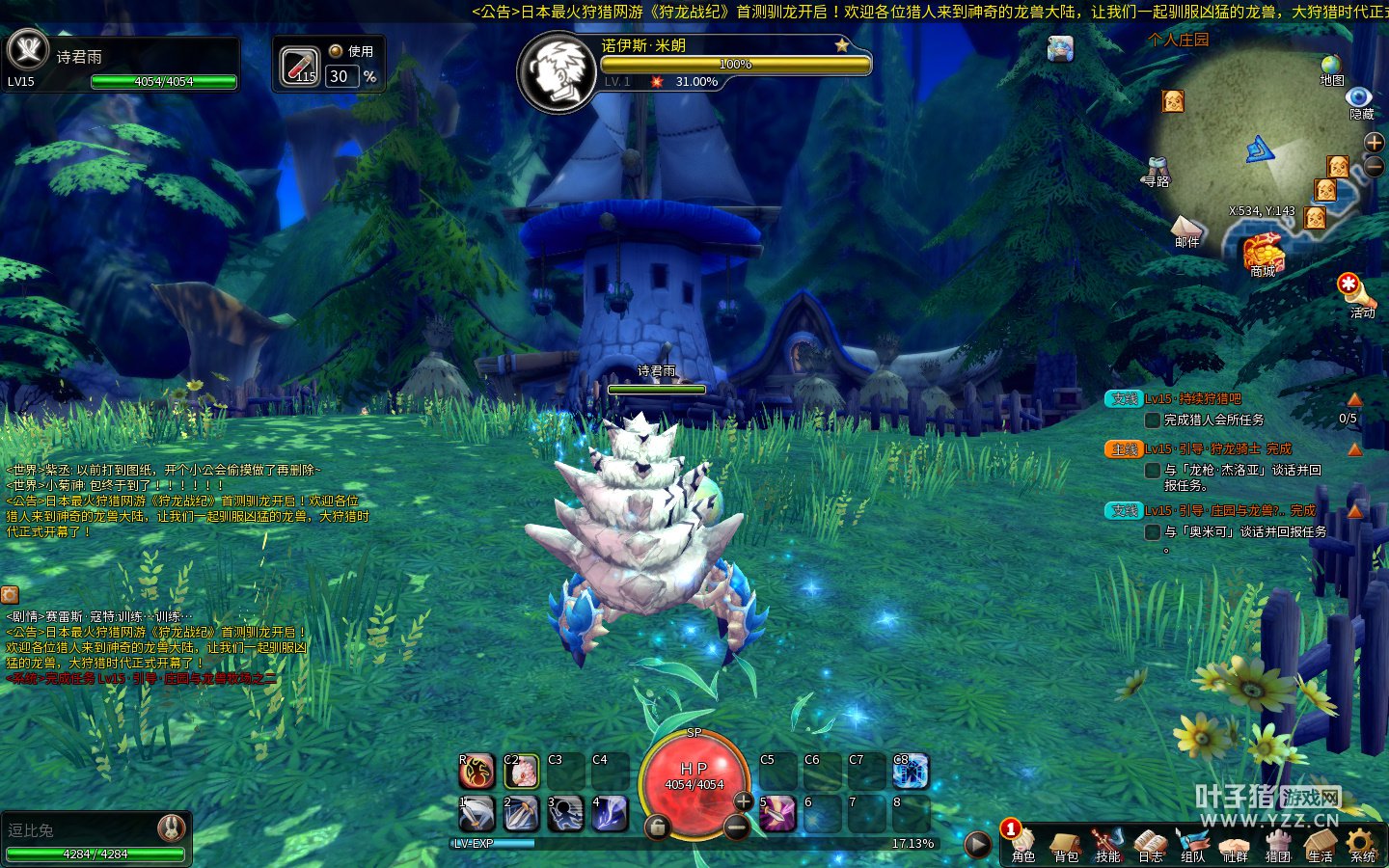Open the 地图 world map globe

(1332, 68)
